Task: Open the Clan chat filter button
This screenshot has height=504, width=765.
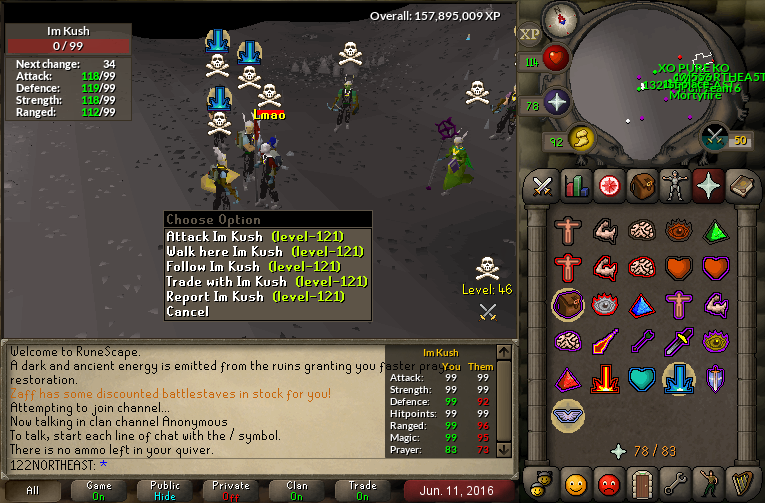Action: click(296, 490)
